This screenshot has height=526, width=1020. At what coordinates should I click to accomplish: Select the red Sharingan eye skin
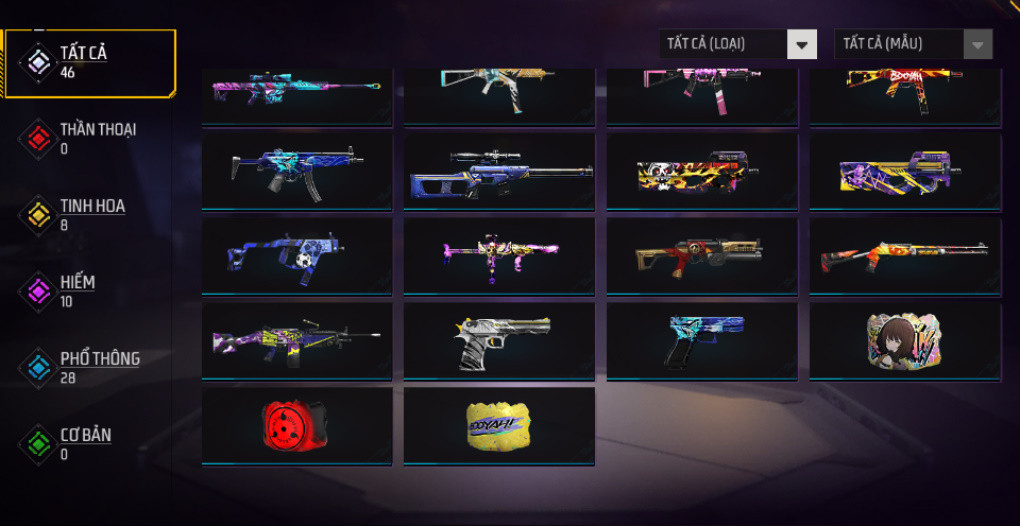(296, 425)
